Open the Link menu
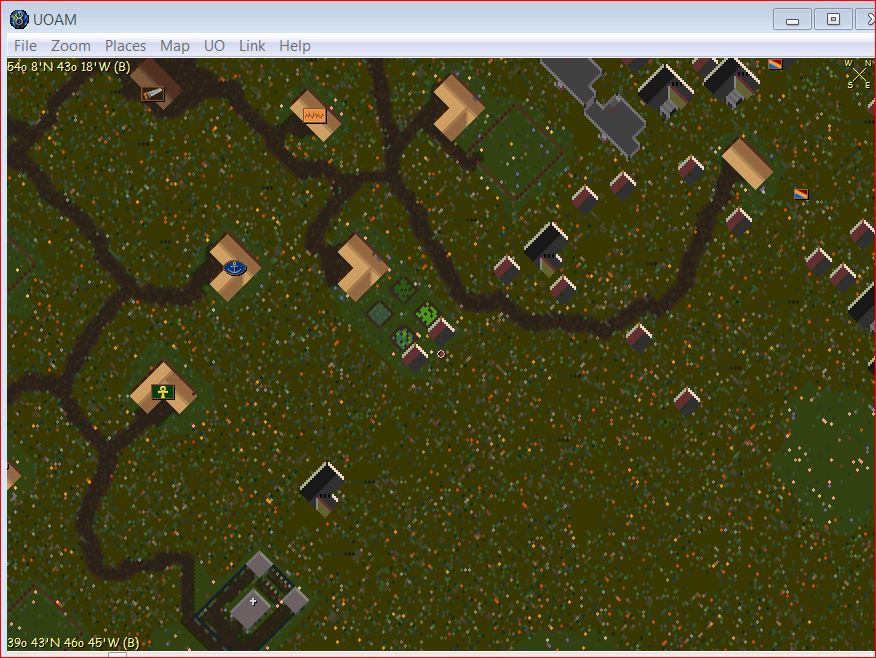Image resolution: width=876 pixels, height=658 pixels. (x=252, y=46)
